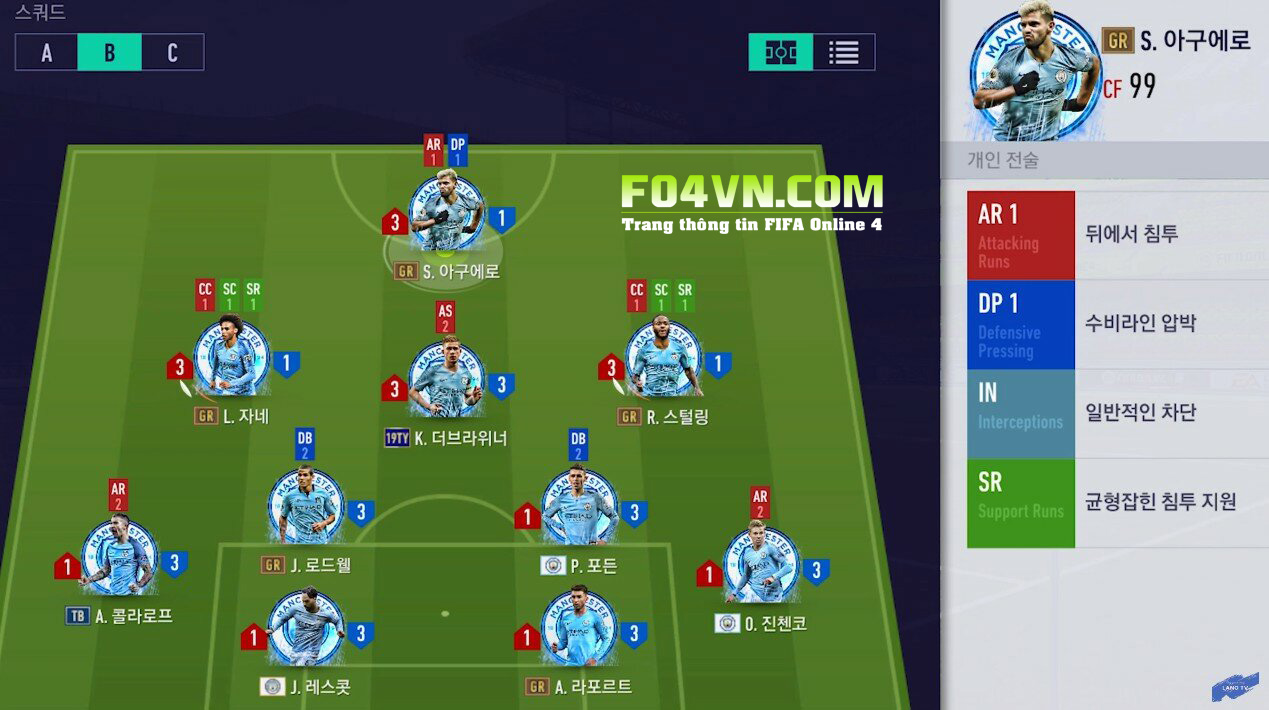Select midfielder P. 포든

click(x=579, y=508)
